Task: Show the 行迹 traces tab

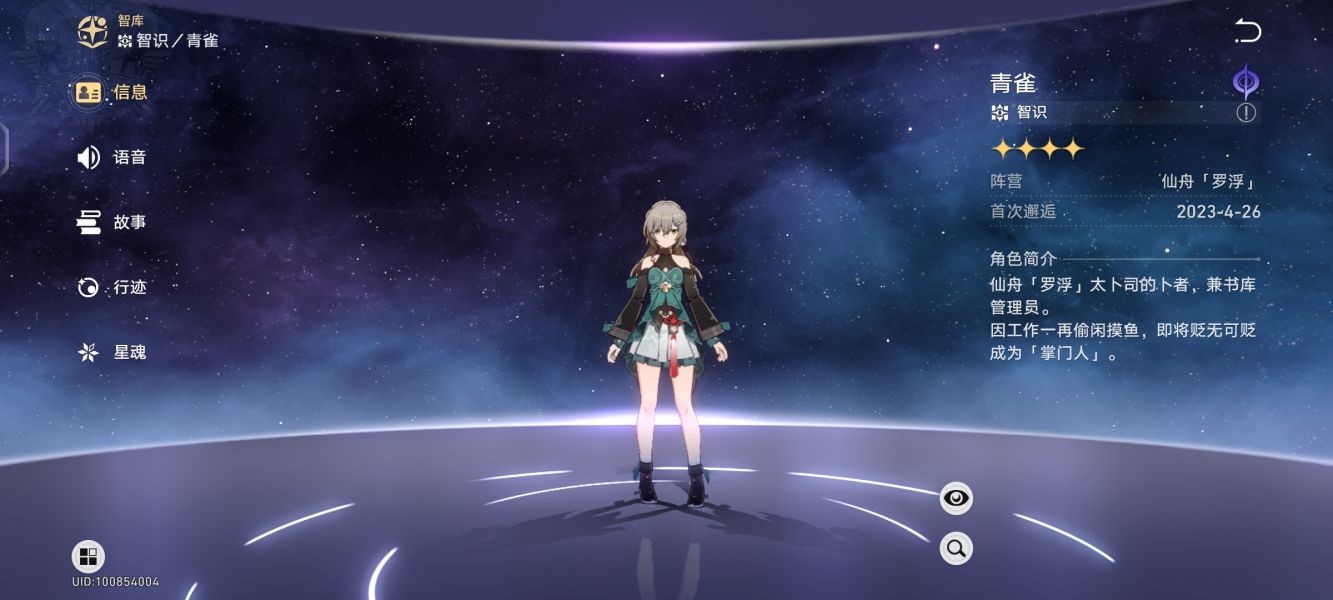Action: pyautogui.click(x=111, y=287)
